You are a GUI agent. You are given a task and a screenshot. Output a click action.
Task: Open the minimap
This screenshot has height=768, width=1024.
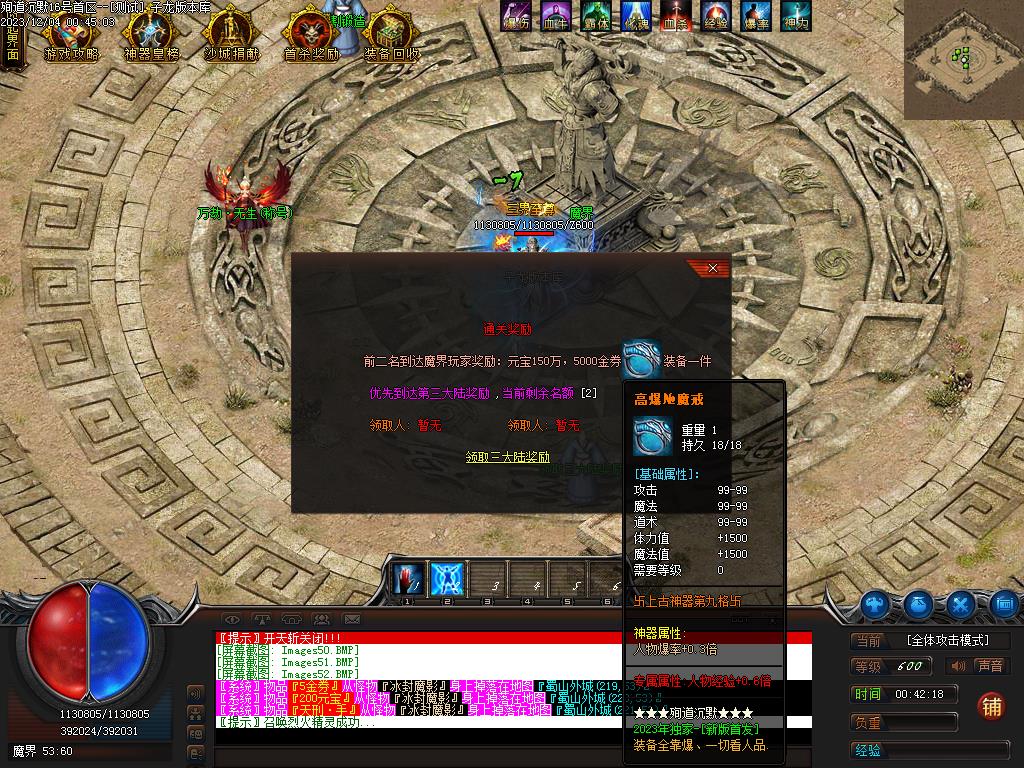(963, 58)
